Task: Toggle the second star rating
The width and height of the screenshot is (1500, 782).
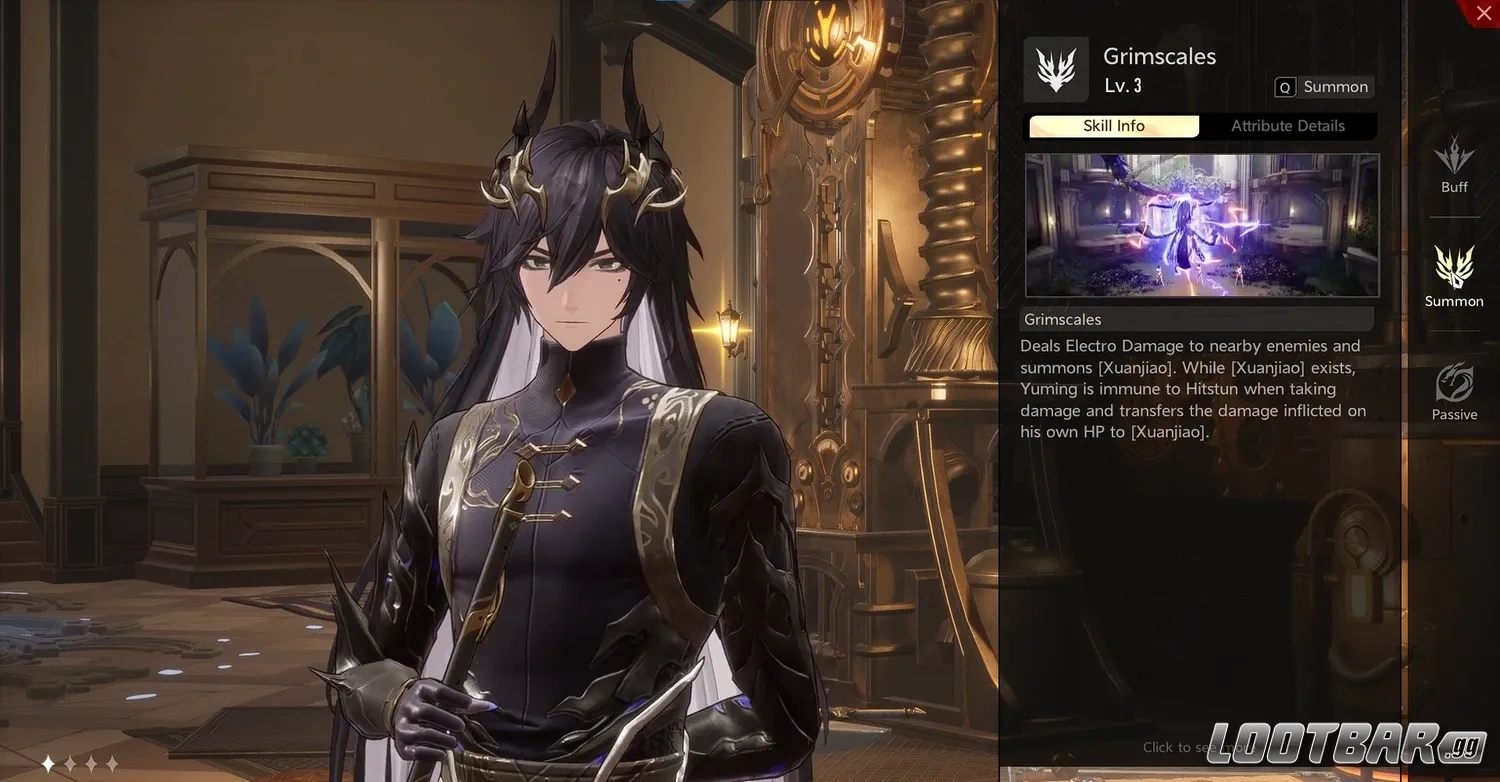Action: click(x=71, y=763)
